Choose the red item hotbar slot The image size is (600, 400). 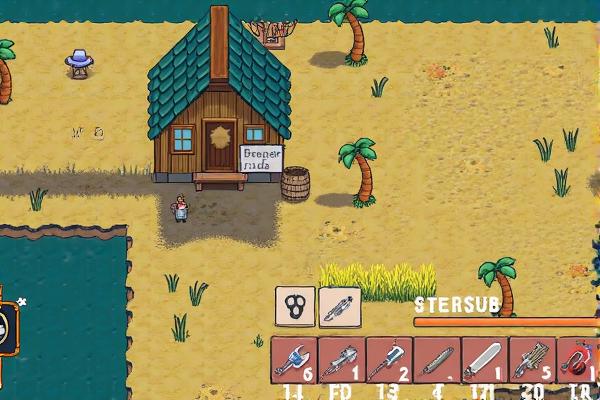click(x=579, y=360)
